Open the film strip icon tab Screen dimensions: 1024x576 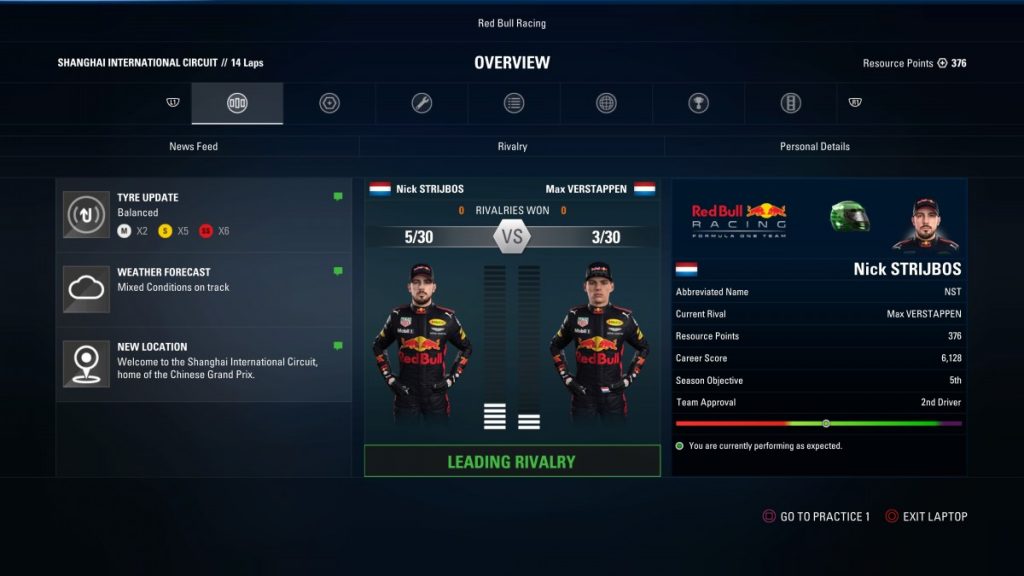coord(790,103)
